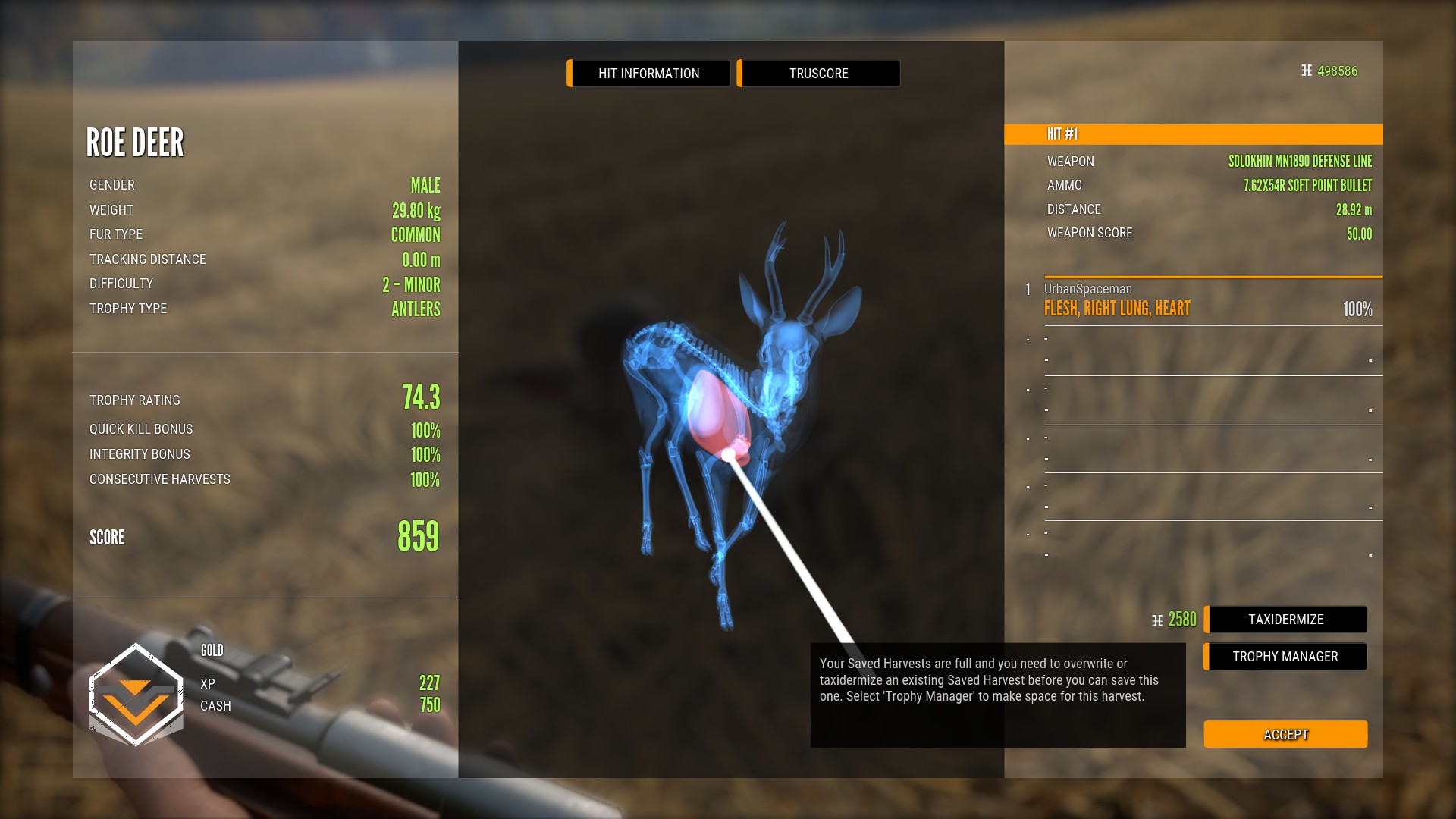Image resolution: width=1456 pixels, height=819 pixels.
Task: Open the Trophy Manager
Action: (x=1285, y=657)
